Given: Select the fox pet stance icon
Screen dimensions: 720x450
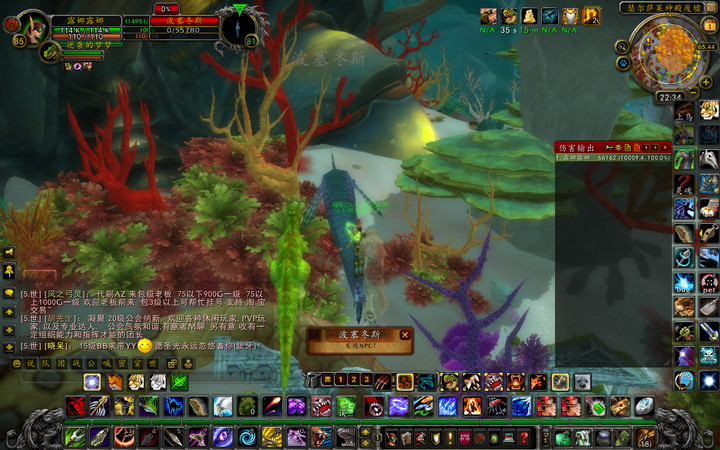Looking at the screenshot, I should click(114, 381).
